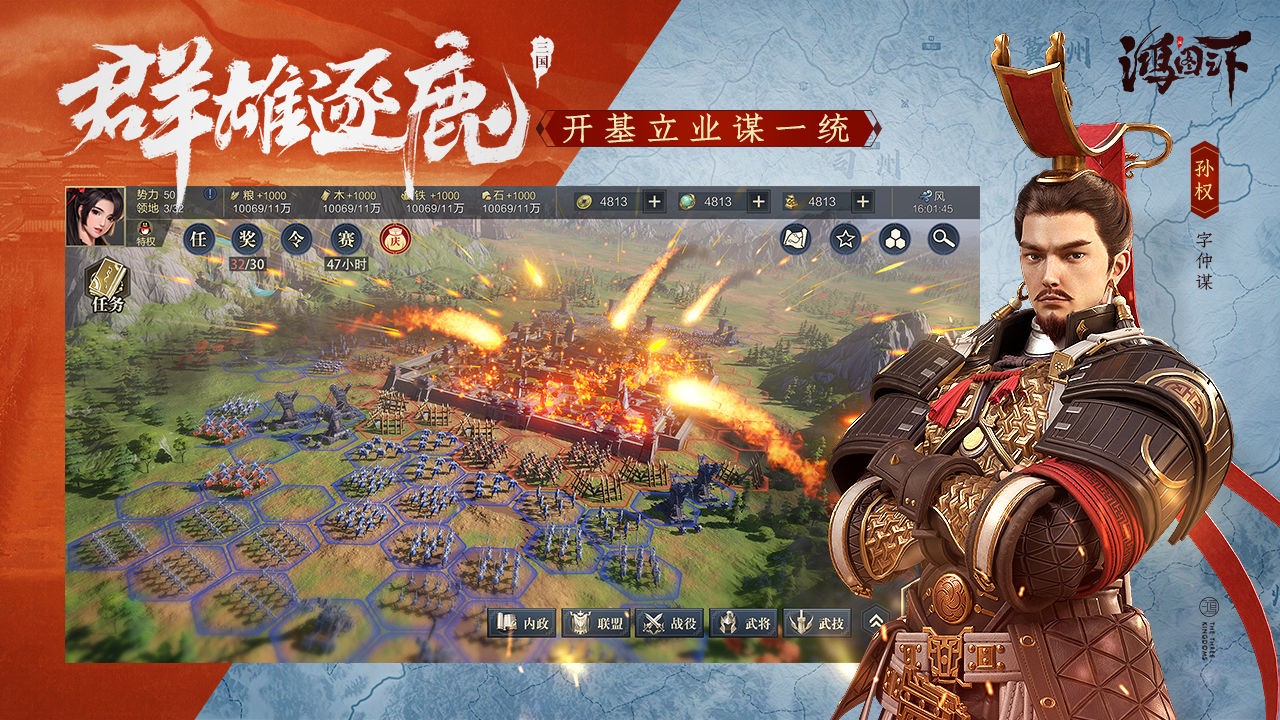Collapse the bottom action bar chevron
Screen dimensions: 1280x720
click(876, 617)
